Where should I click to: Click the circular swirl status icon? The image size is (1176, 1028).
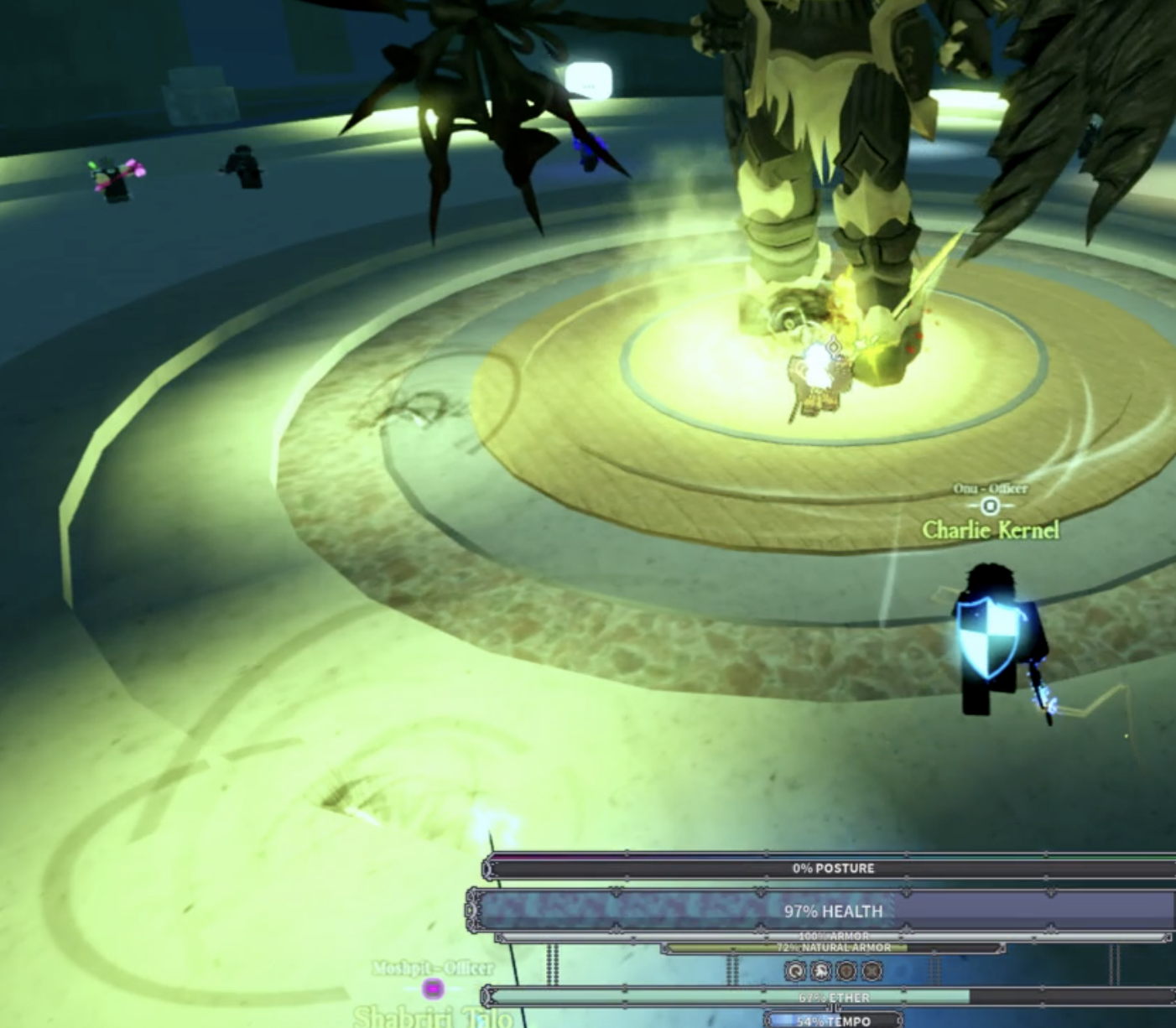pyautogui.click(x=795, y=971)
